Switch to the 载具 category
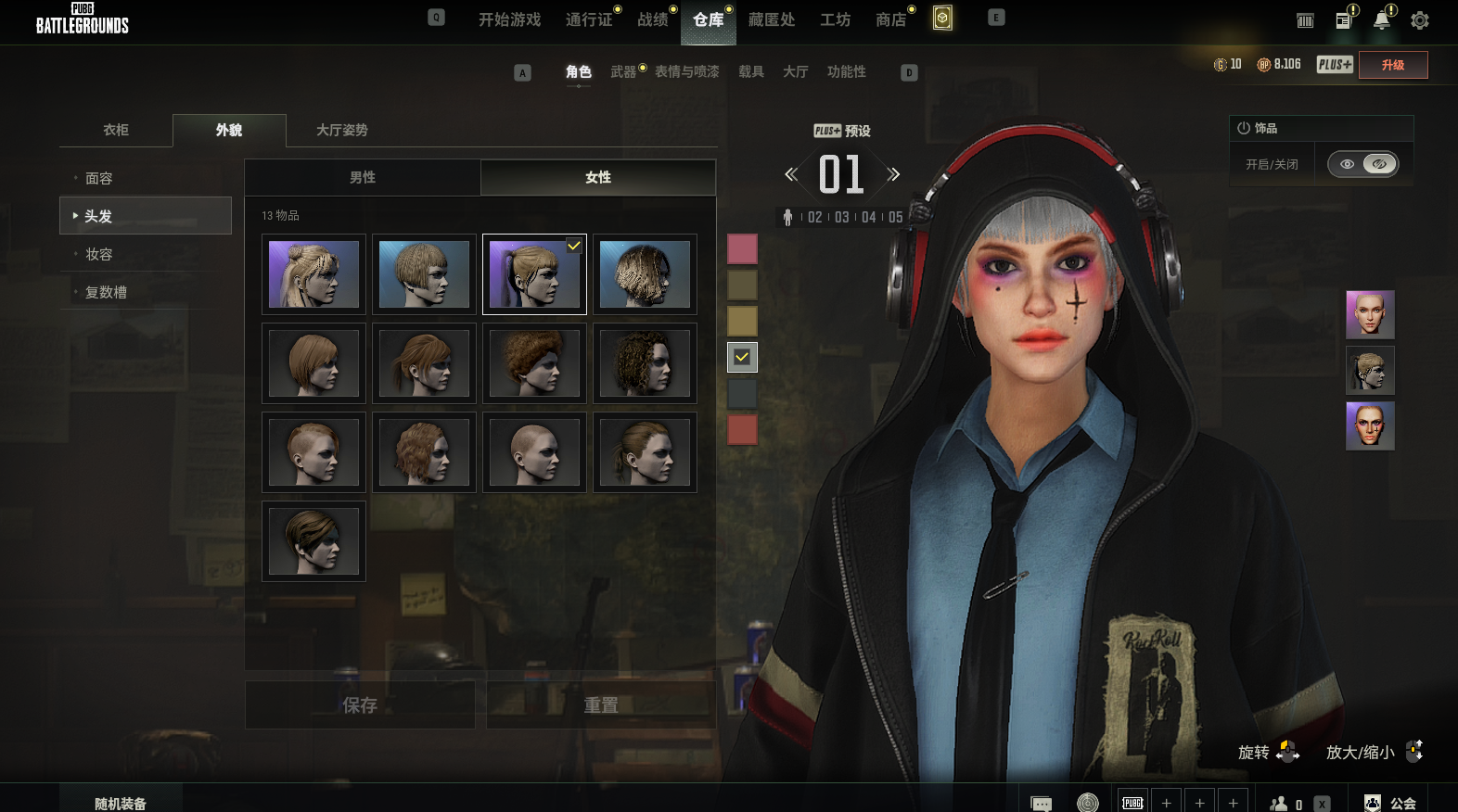1458x812 pixels. [x=751, y=71]
